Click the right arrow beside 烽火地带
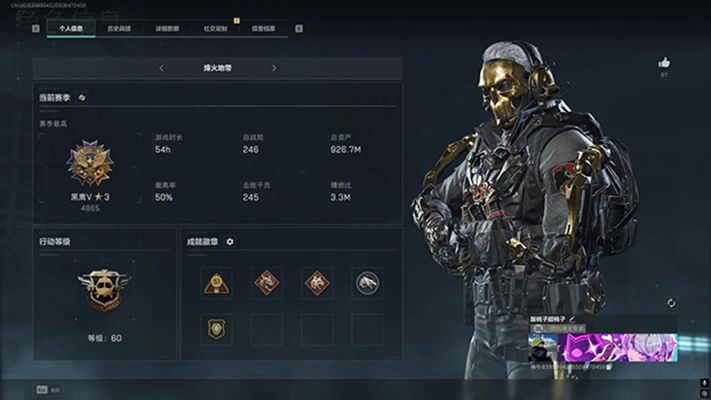 (x=274, y=68)
